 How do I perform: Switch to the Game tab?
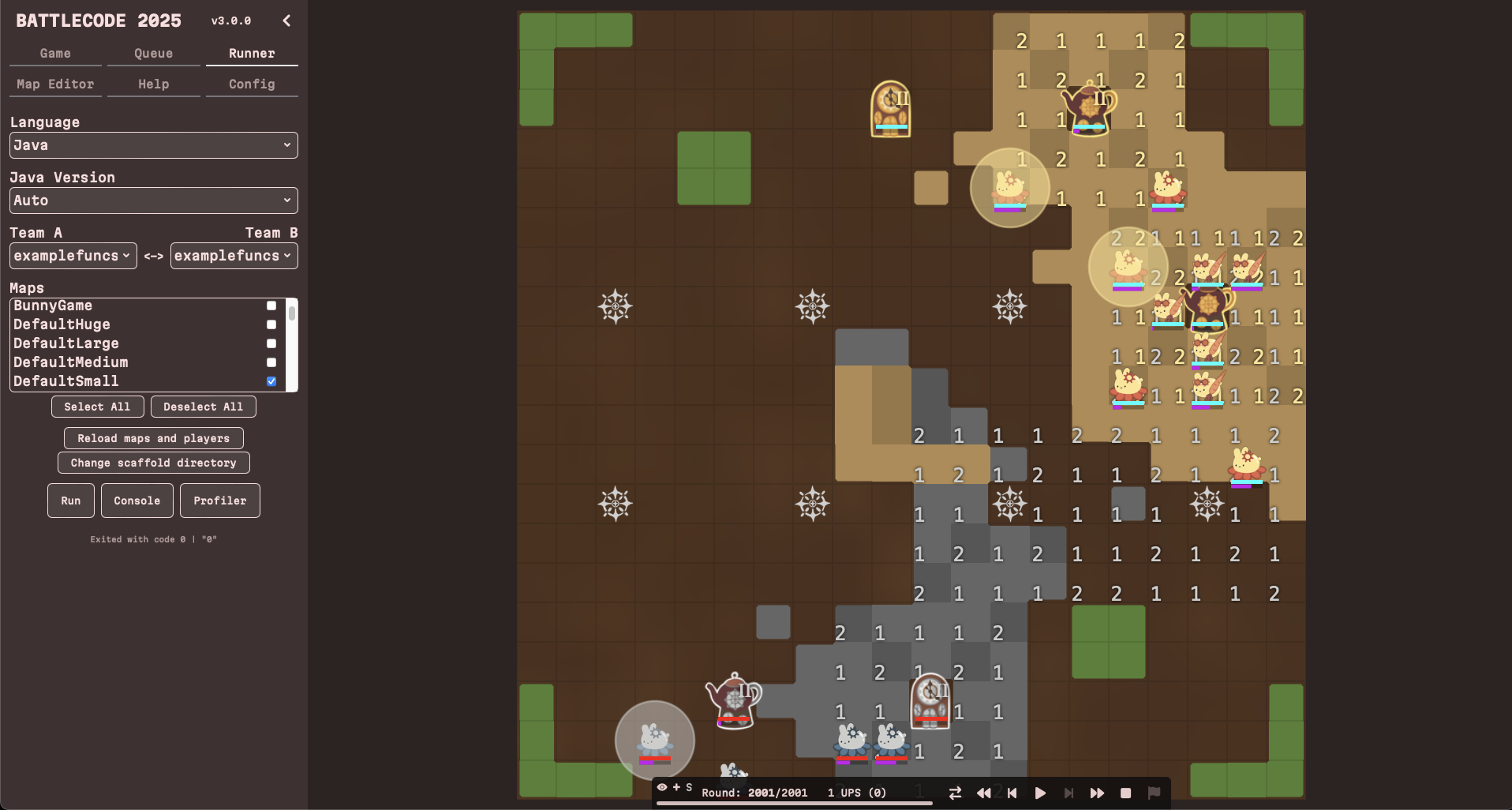(x=55, y=53)
